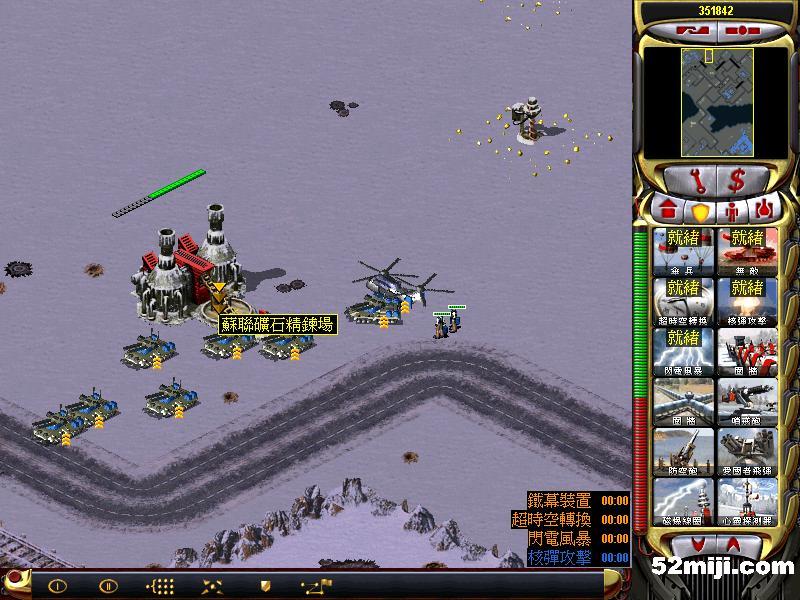Switch to the defenses shield tab
Viewport: 800px width, 600px height.
point(700,212)
